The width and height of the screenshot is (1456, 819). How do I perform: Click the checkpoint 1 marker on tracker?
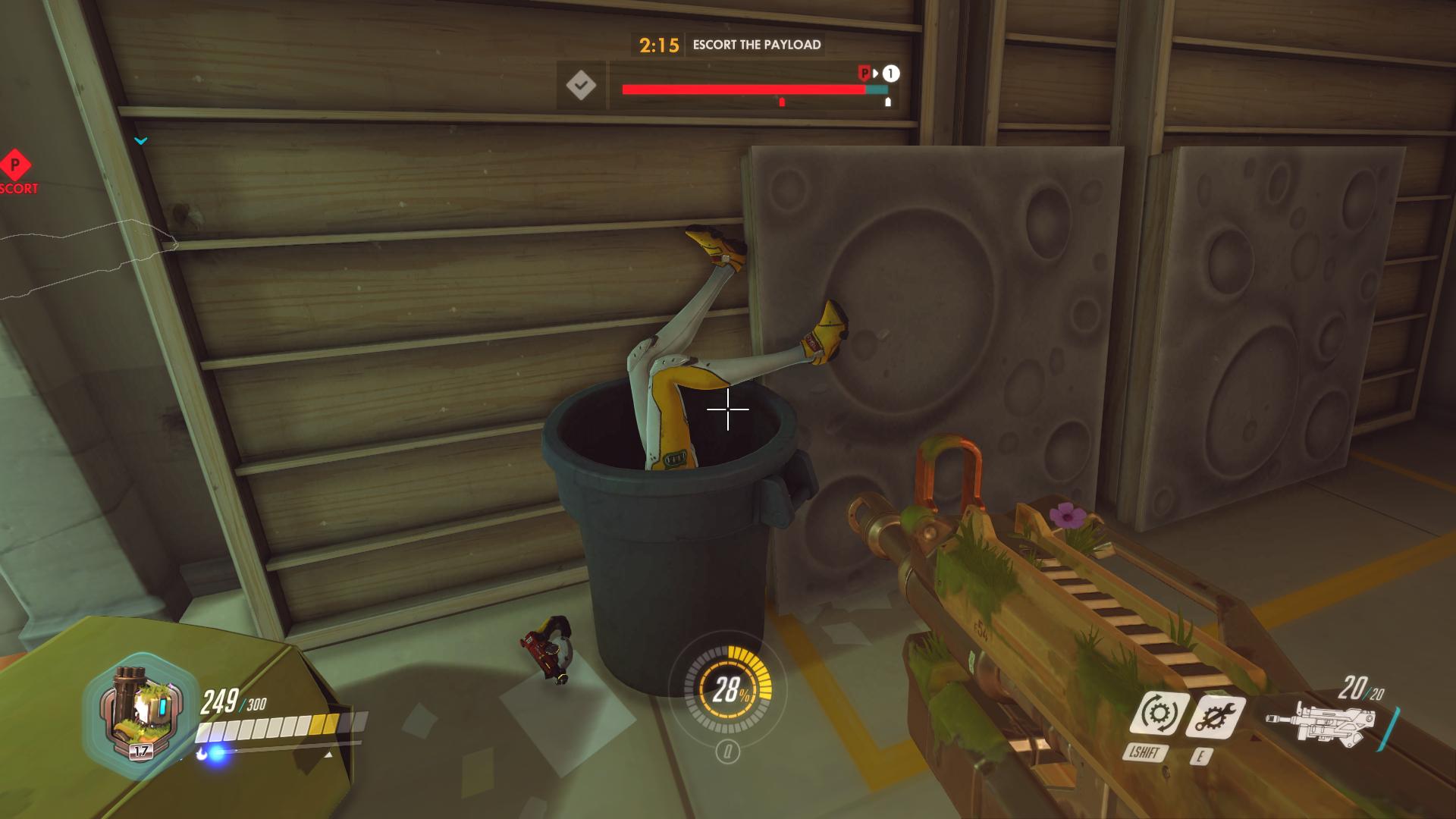pos(891,74)
